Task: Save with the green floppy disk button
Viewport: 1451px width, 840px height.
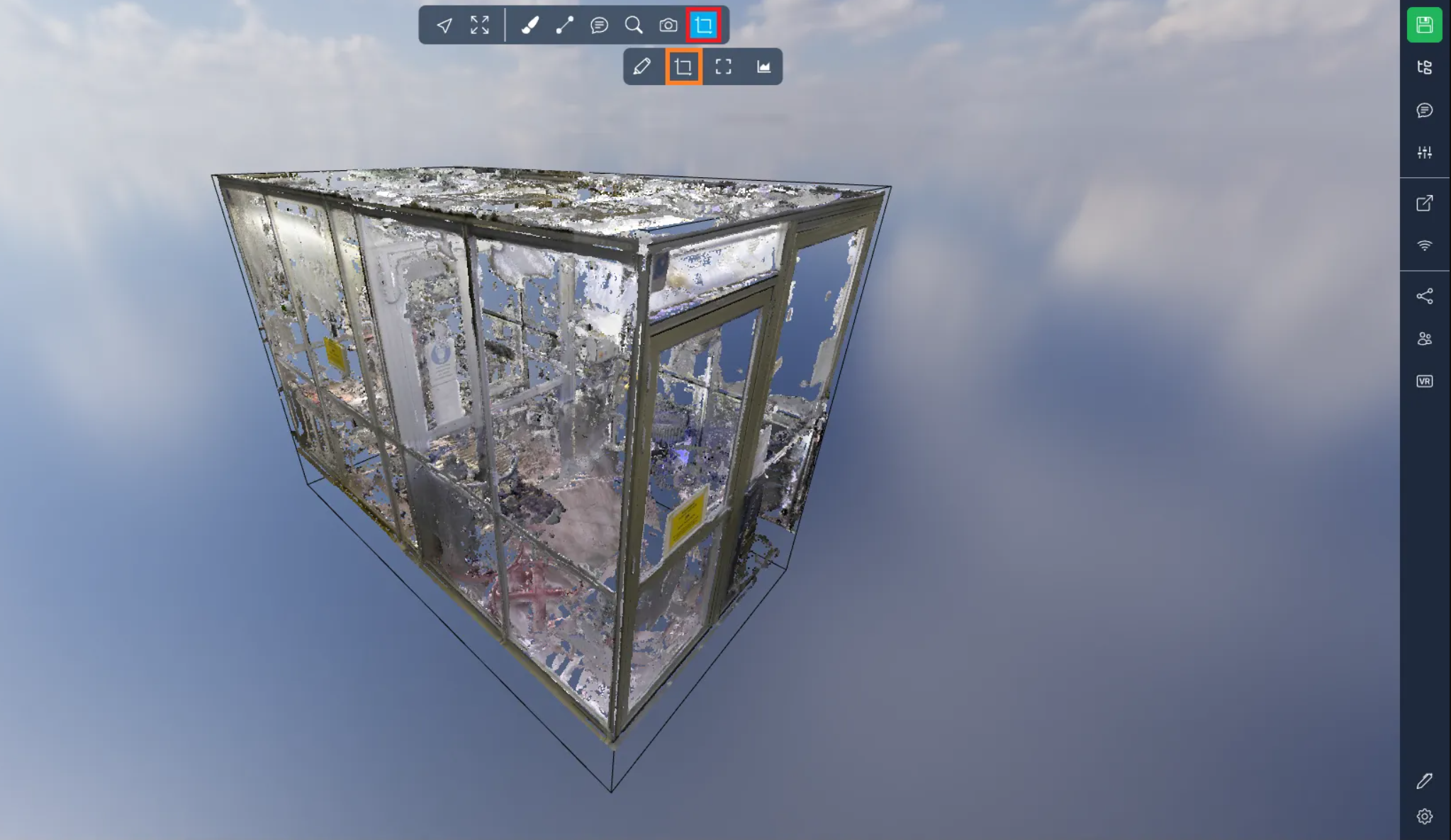Action: pos(1424,26)
